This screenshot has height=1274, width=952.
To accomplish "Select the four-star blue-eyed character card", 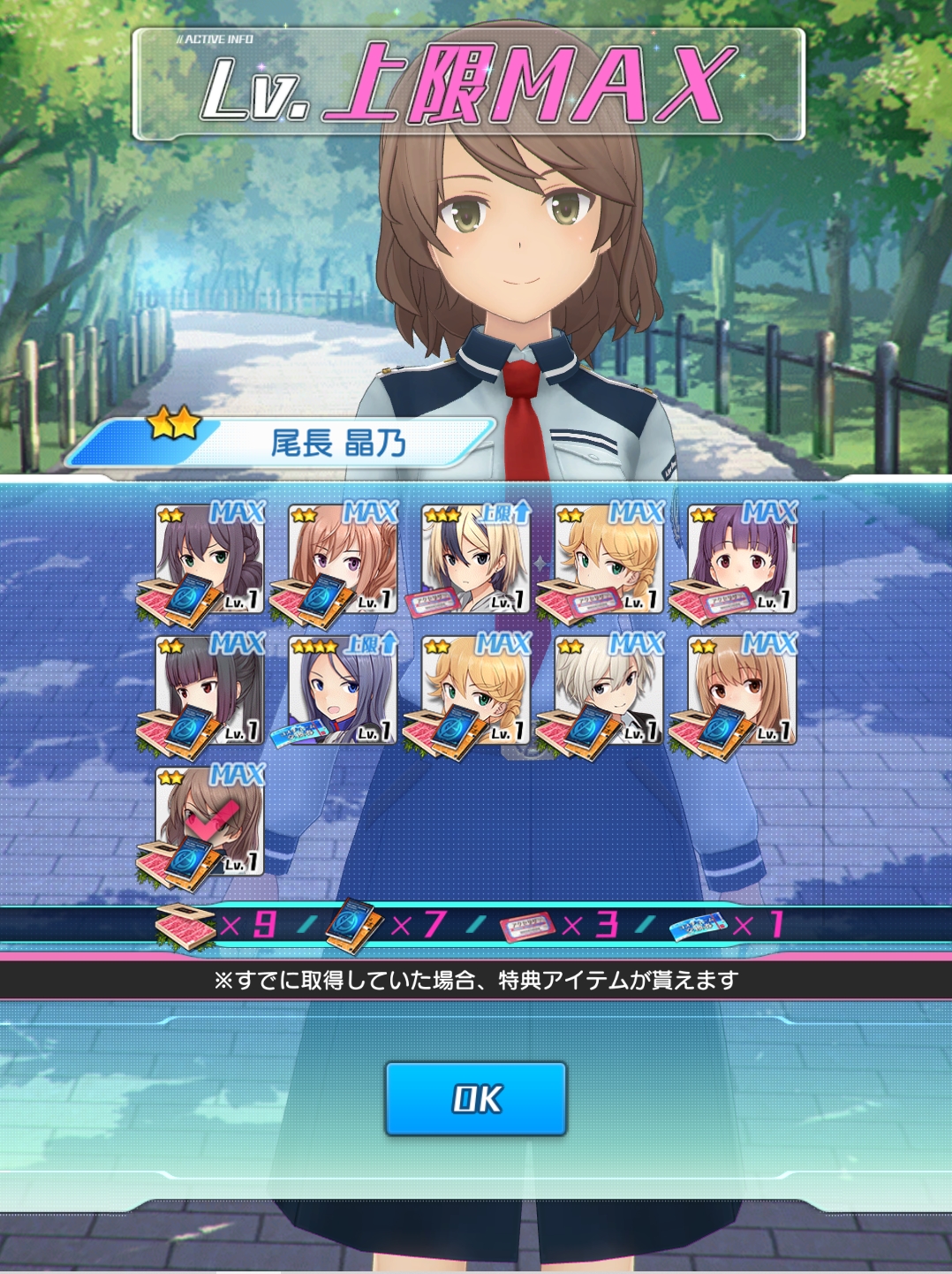I will click(344, 690).
